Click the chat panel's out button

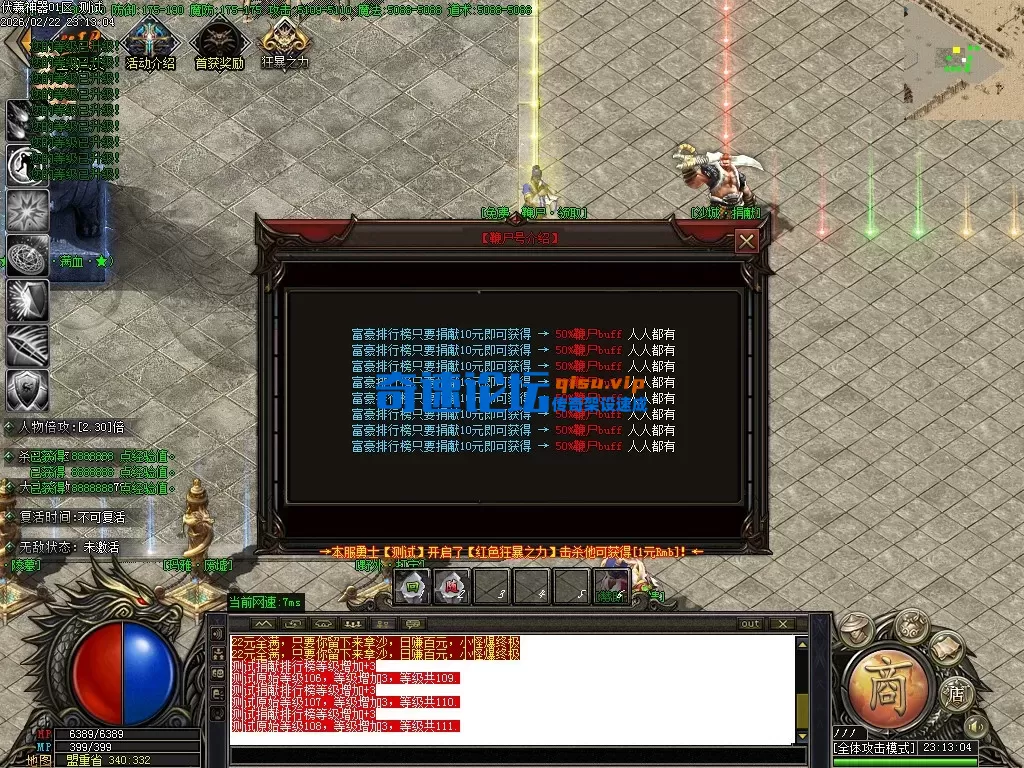(x=750, y=624)
